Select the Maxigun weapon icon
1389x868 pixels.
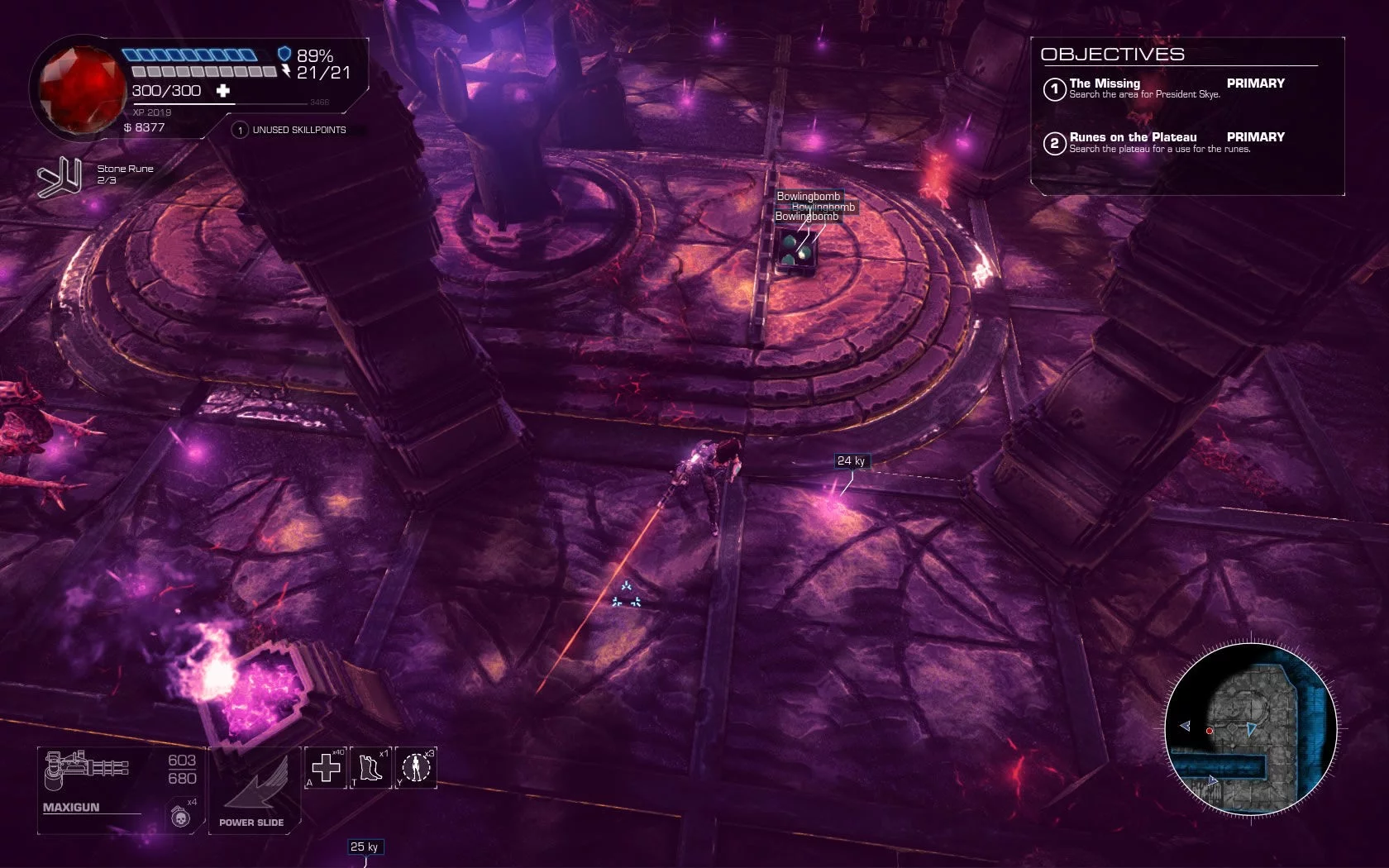[87, 768]
